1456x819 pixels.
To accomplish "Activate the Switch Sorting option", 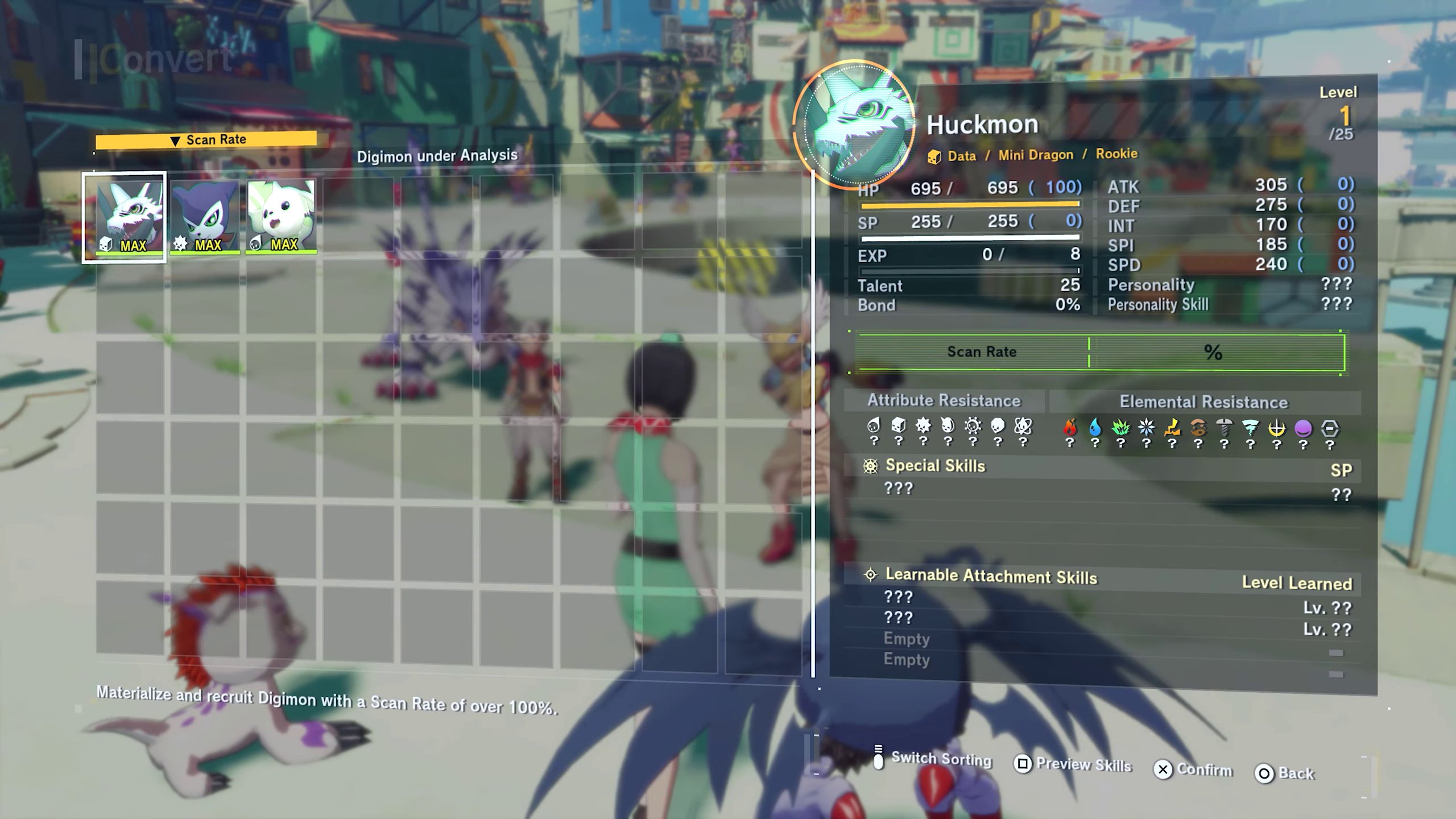I will (941, 759).
